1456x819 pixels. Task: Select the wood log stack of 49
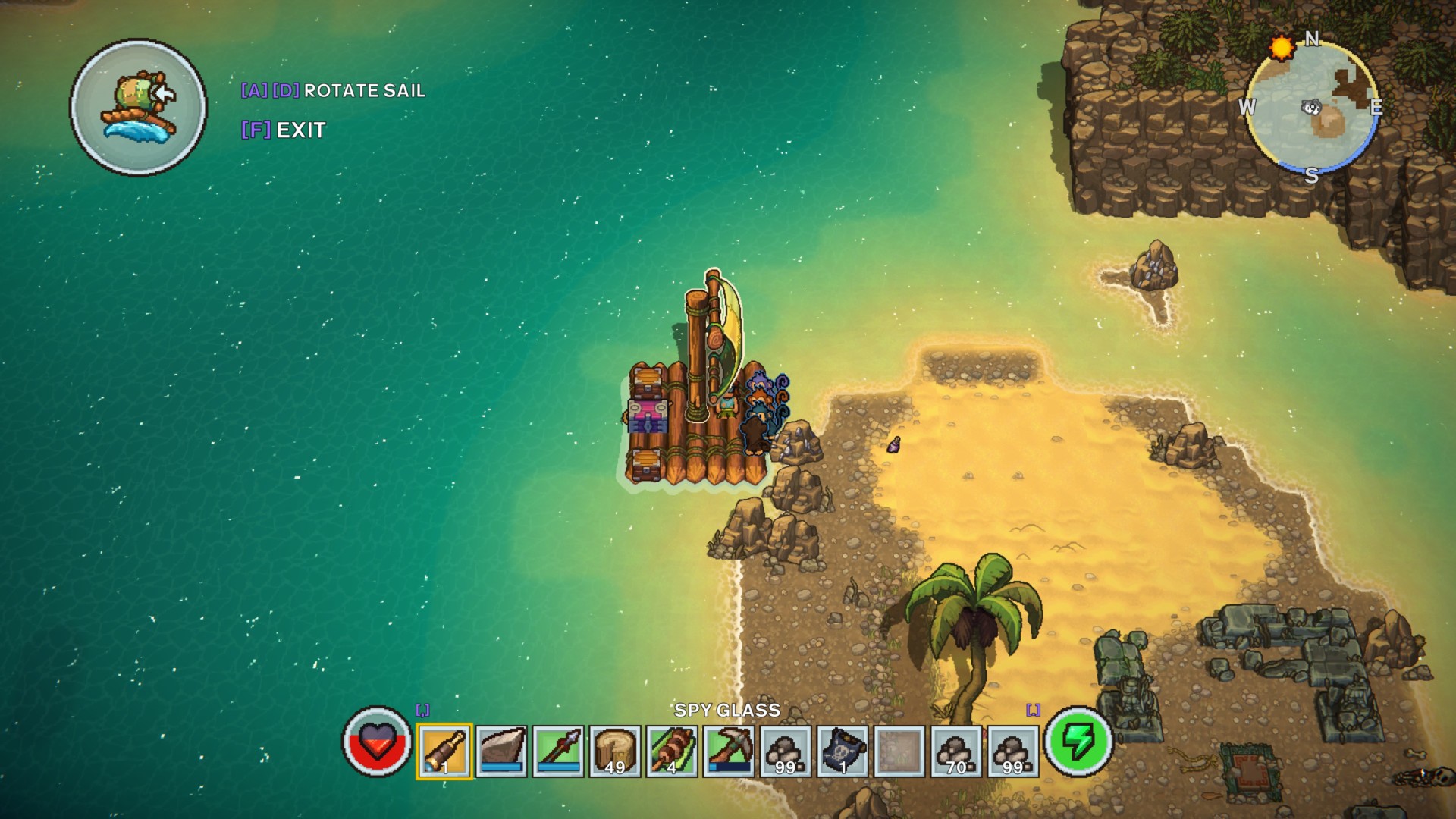(x=615, y=751)
